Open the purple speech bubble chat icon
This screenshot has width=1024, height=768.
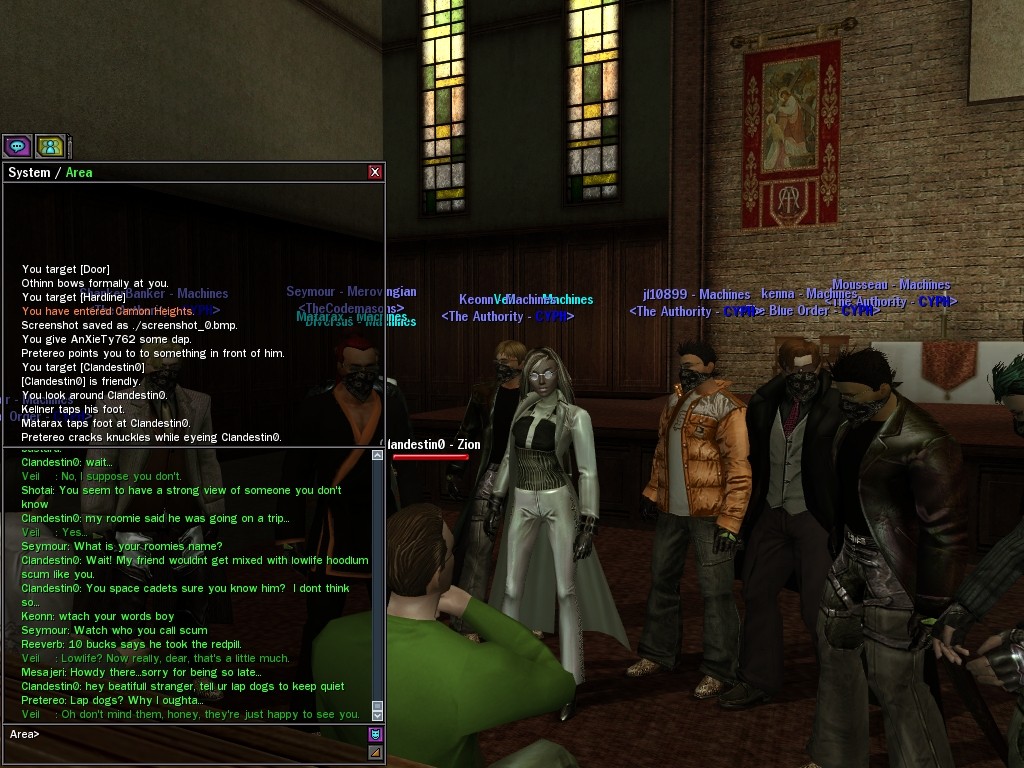coord(17,146)
